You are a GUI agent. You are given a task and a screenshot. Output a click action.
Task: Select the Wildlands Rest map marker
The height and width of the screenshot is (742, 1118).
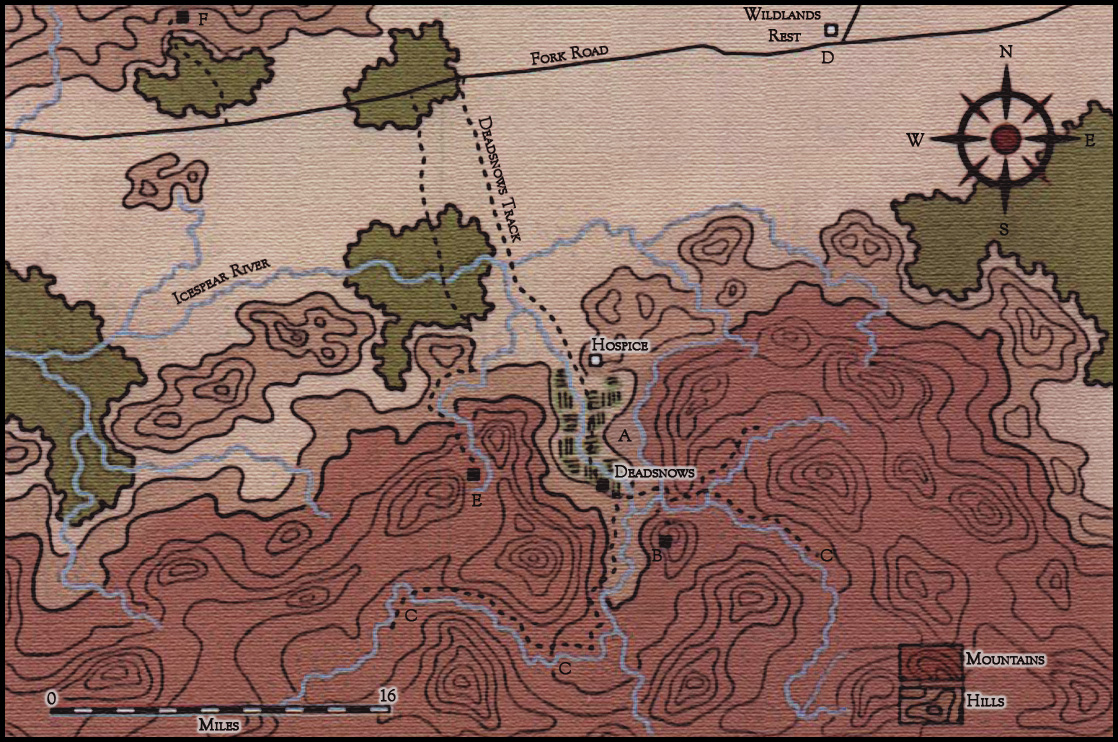click(830, 30)
